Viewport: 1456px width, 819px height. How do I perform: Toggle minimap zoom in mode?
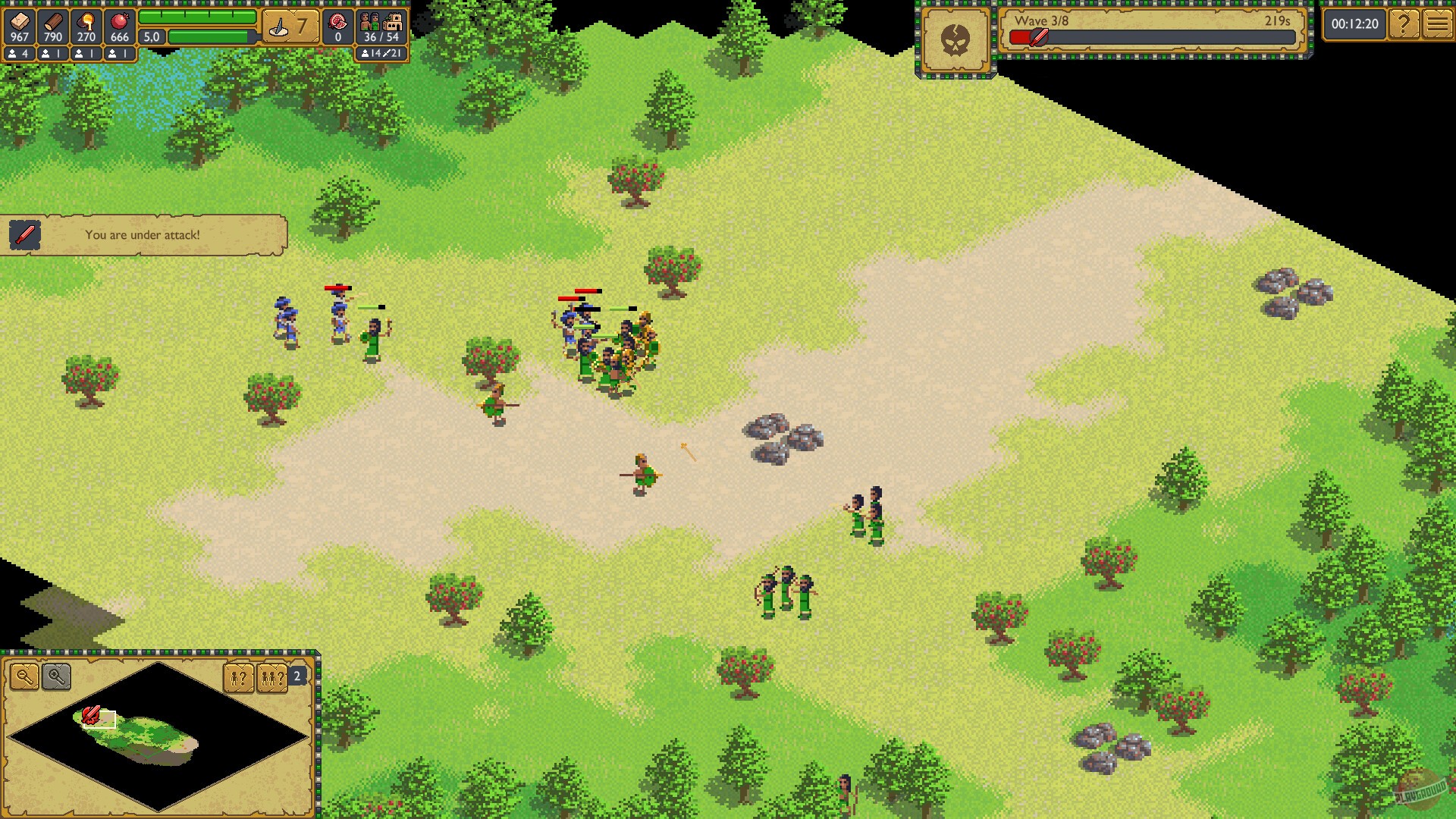click(55, 676)
